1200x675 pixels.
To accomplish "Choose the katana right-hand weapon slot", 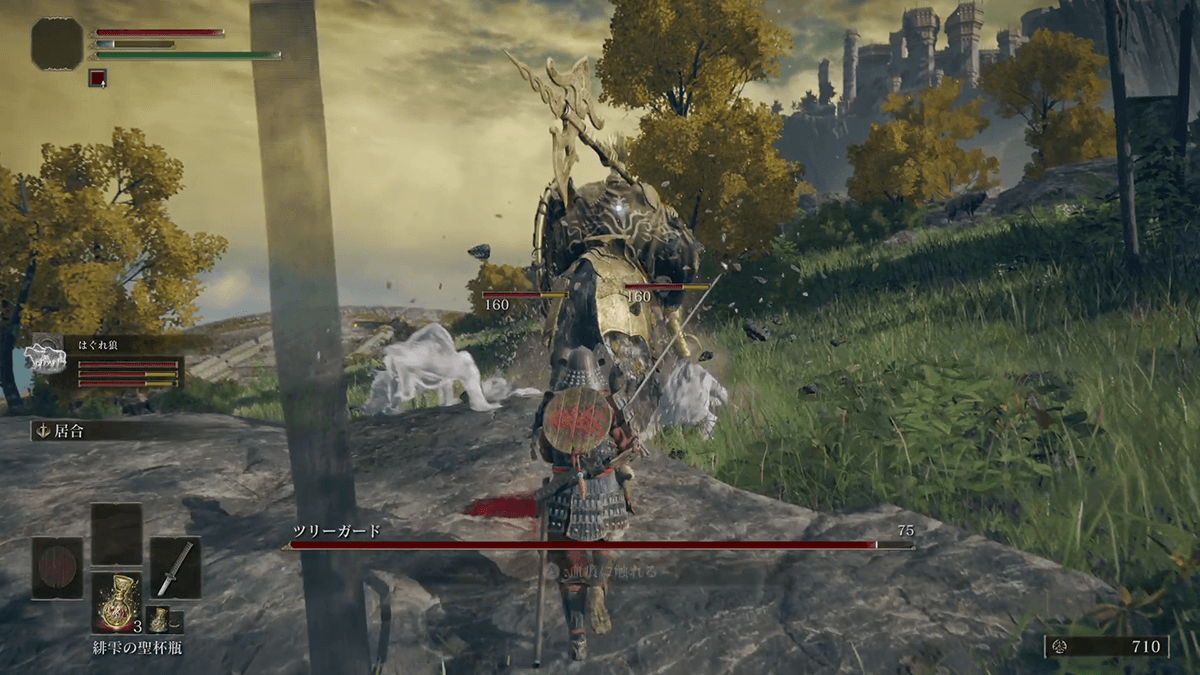I will pos(175,568).
